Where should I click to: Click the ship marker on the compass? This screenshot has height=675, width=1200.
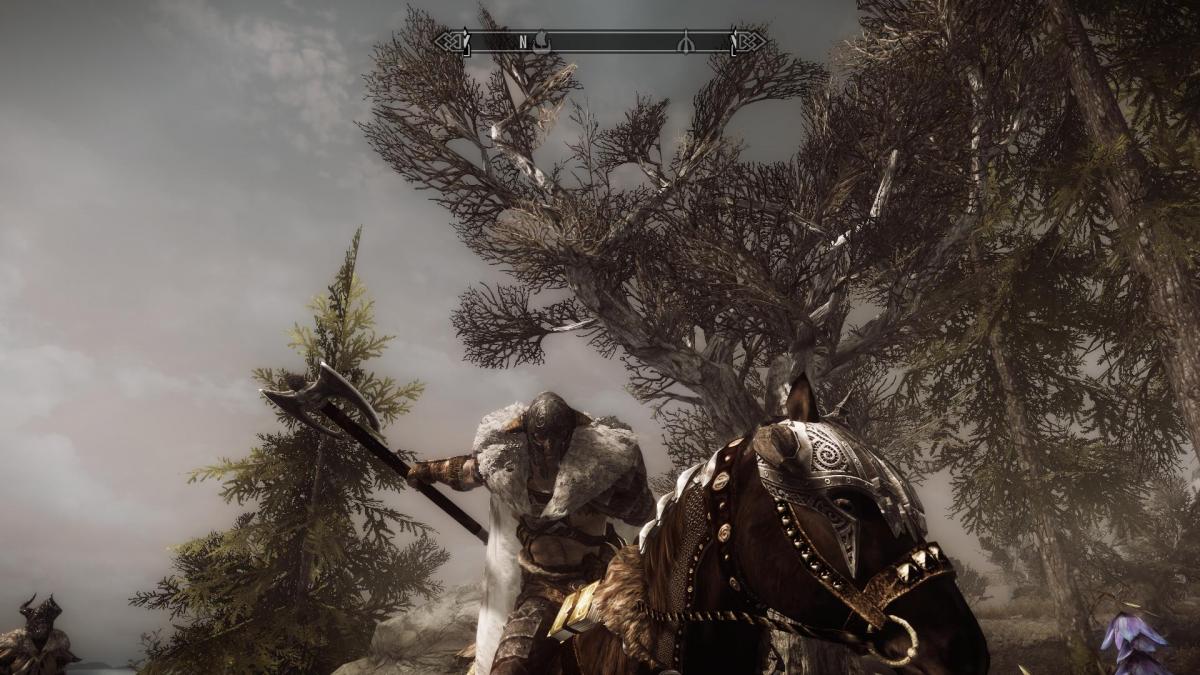pos(540,41)
